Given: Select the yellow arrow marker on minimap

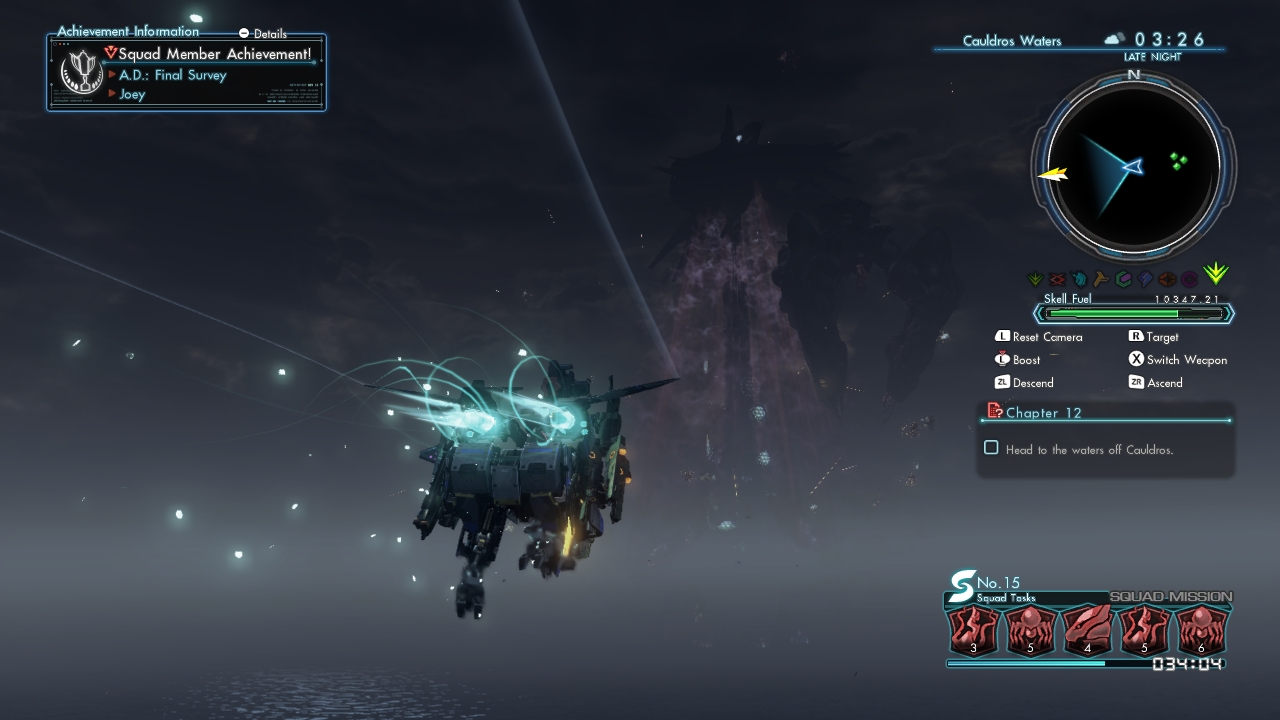Looking at the screenshot, I should (x=1053, y=174).
